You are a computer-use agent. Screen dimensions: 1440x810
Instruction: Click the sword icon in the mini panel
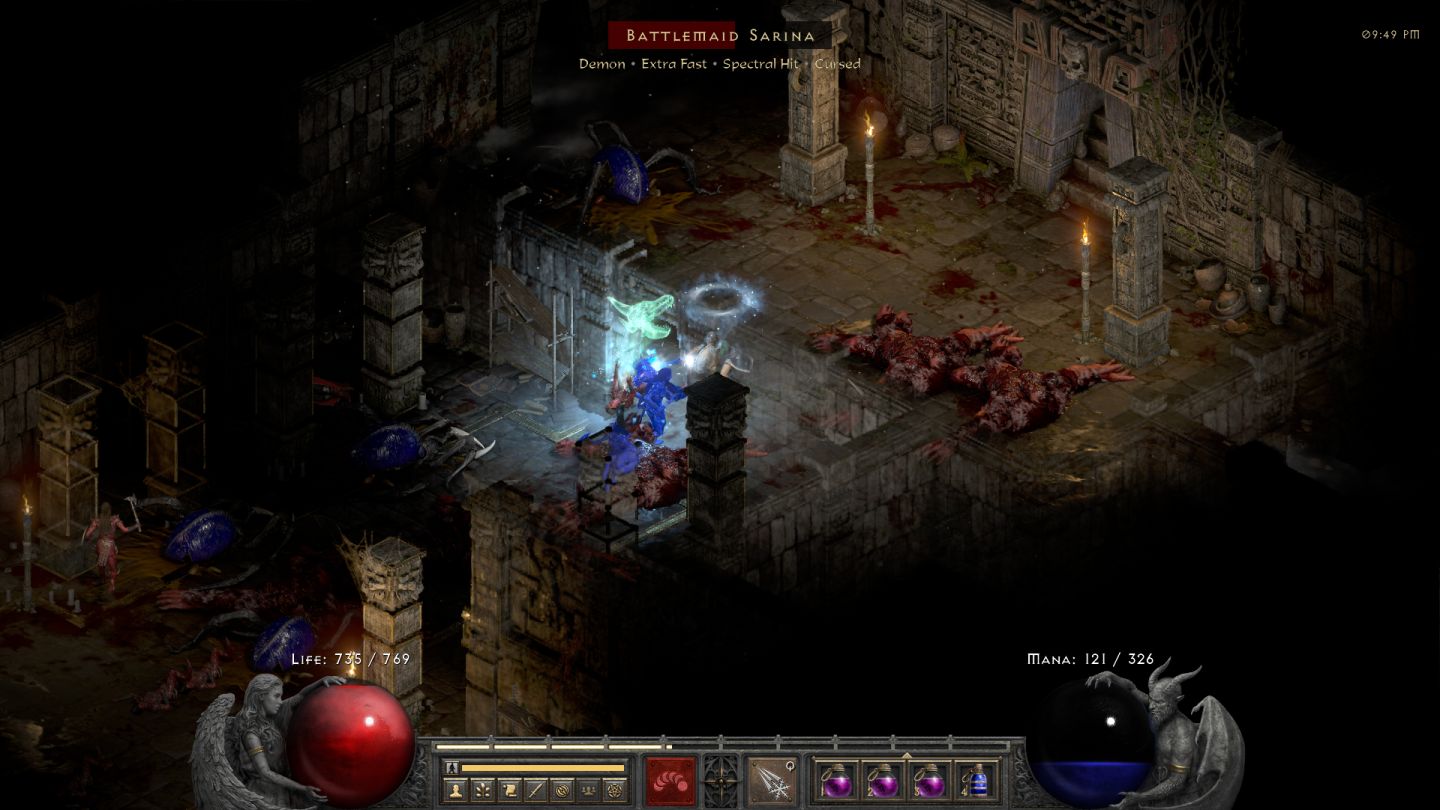coord(535,789)
